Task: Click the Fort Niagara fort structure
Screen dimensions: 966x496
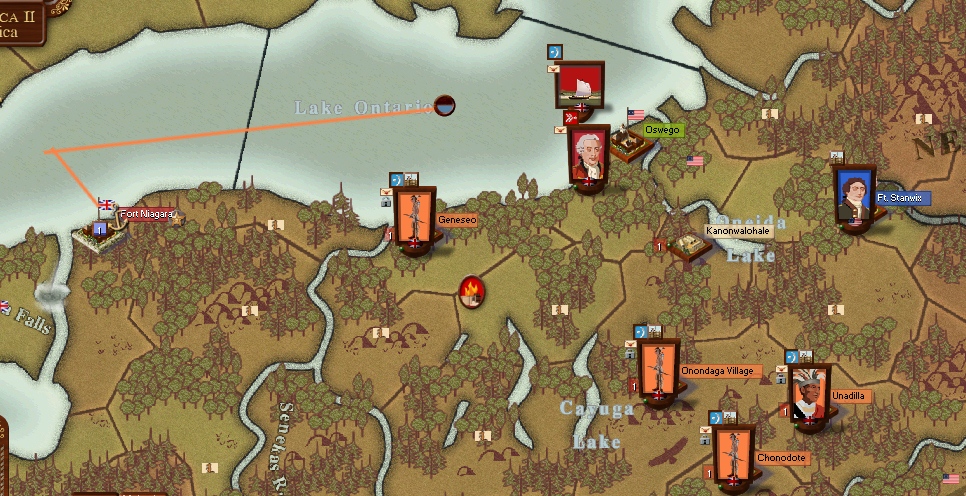Action: 101,234
